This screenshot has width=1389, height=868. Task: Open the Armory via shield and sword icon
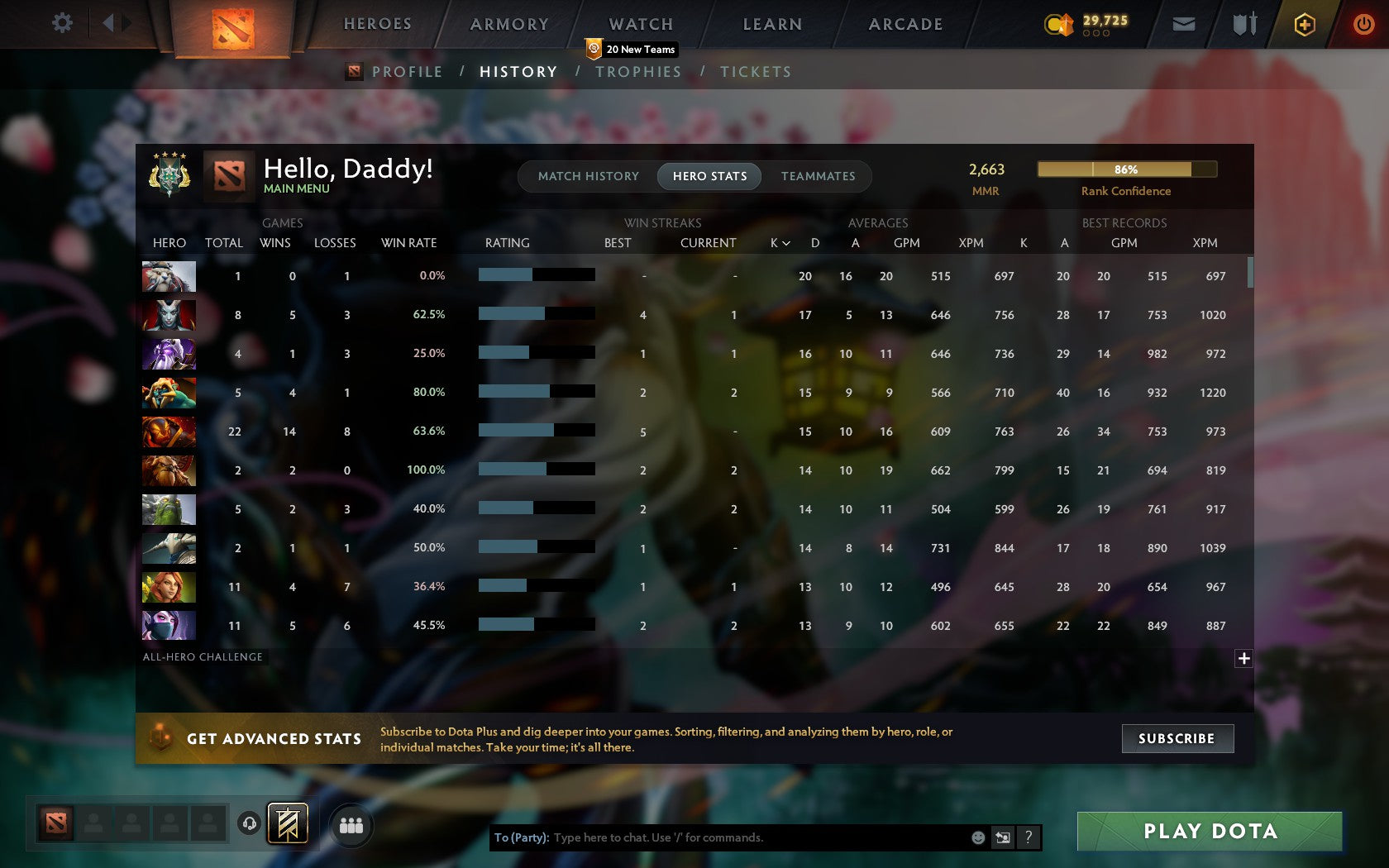[x=1243, y=24]
